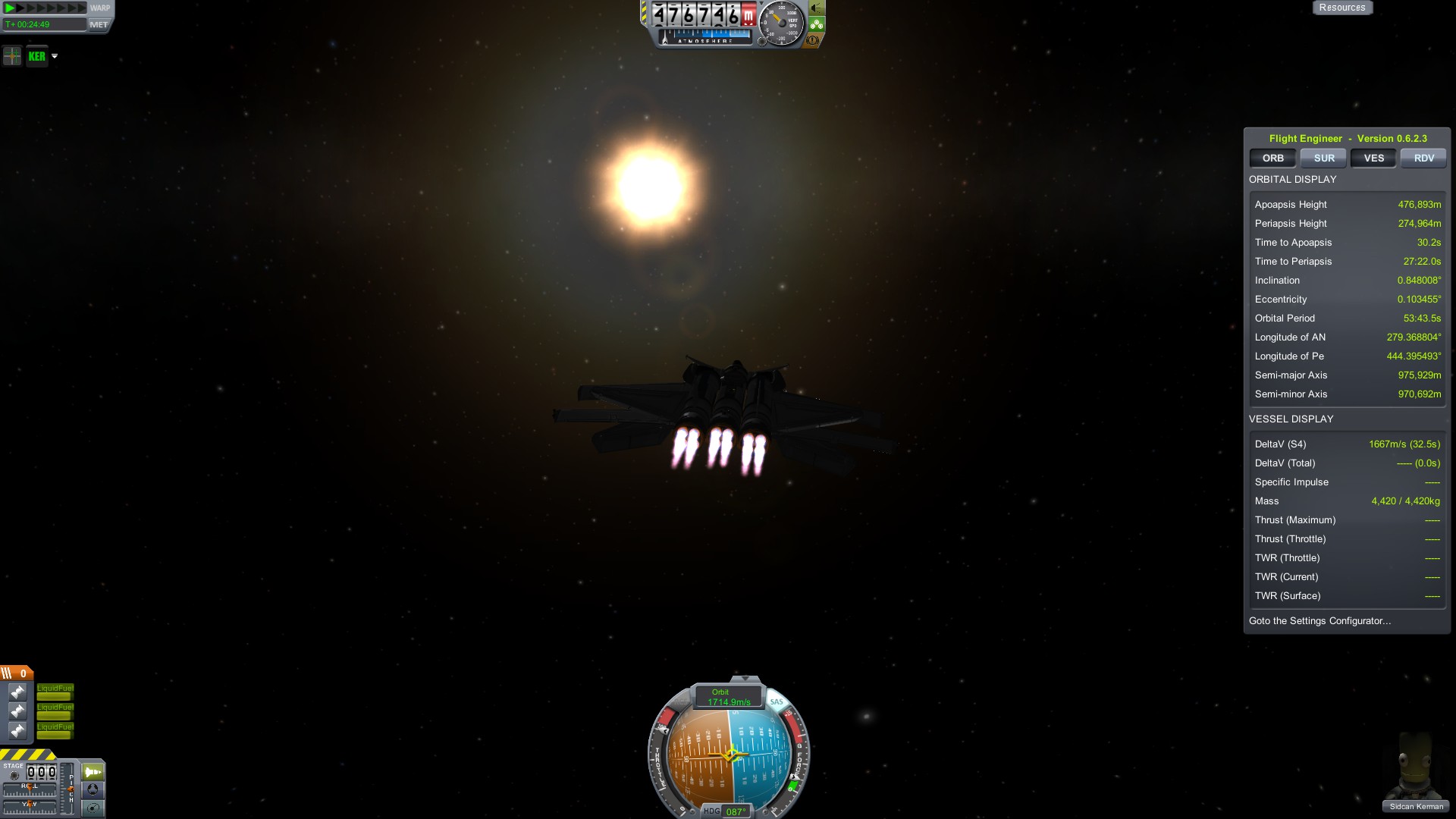The height and width of the screenshot is (819, 1456).
Task: Show the RDV rendezvous display
Action: point(1423,158)
